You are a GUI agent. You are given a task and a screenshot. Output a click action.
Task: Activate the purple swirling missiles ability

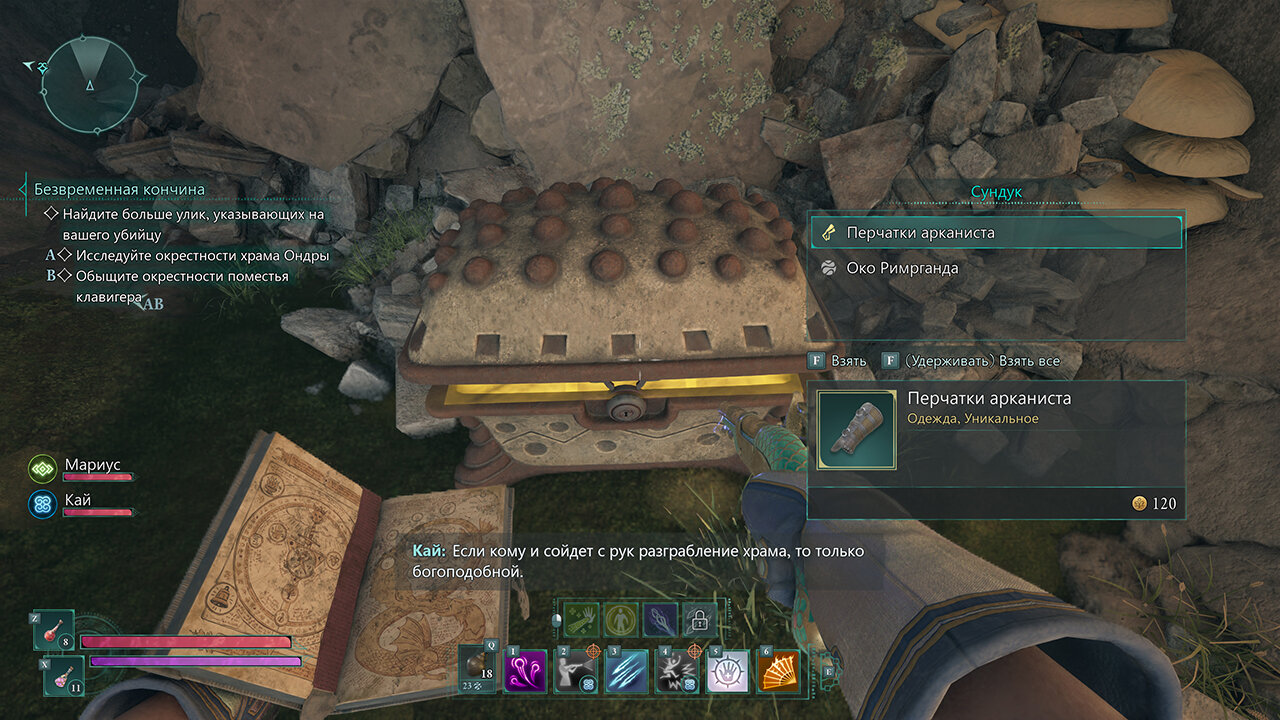pyautogui.click(x=526, y=669)
